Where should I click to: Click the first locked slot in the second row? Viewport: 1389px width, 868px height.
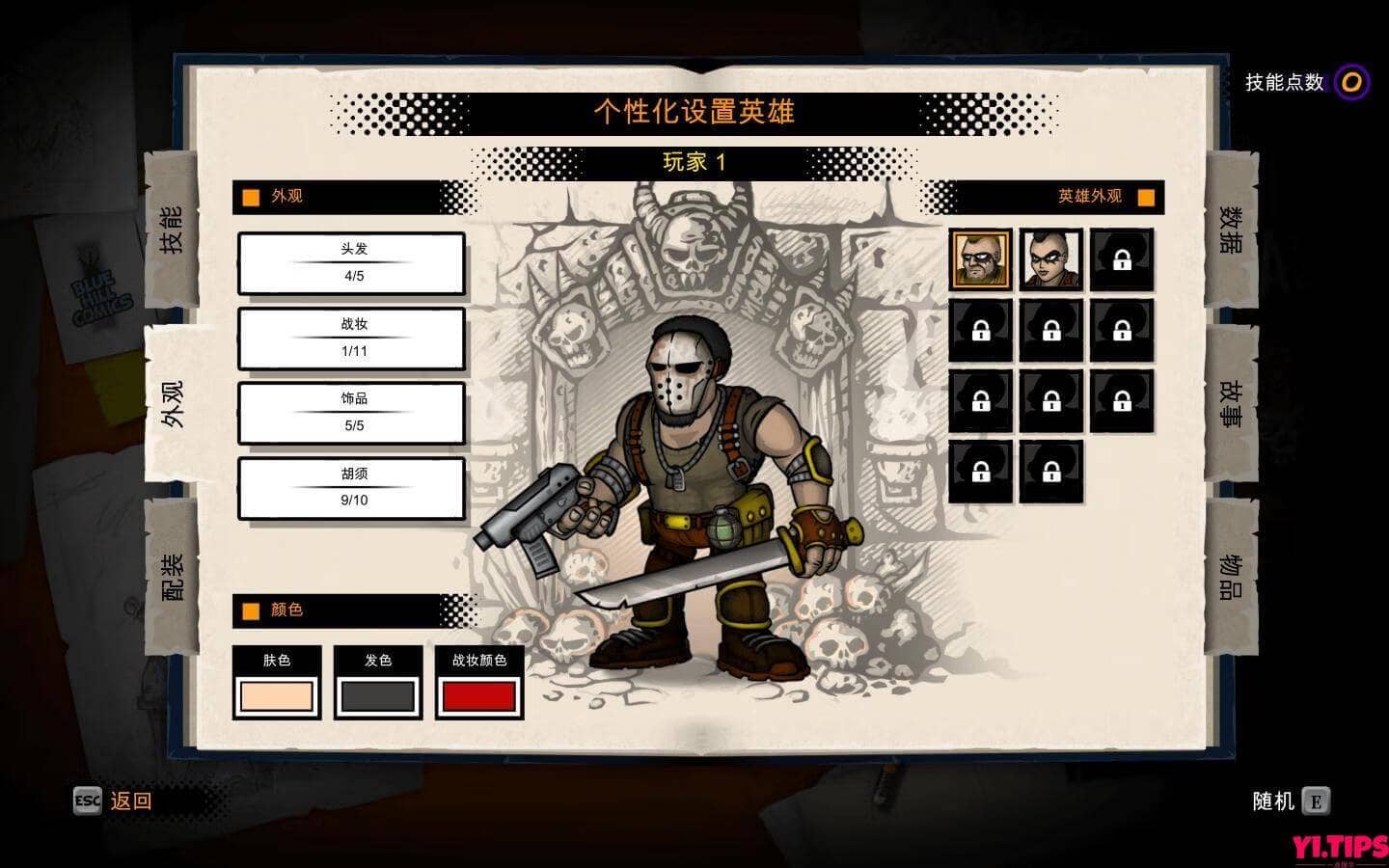[x=980, y=331]
